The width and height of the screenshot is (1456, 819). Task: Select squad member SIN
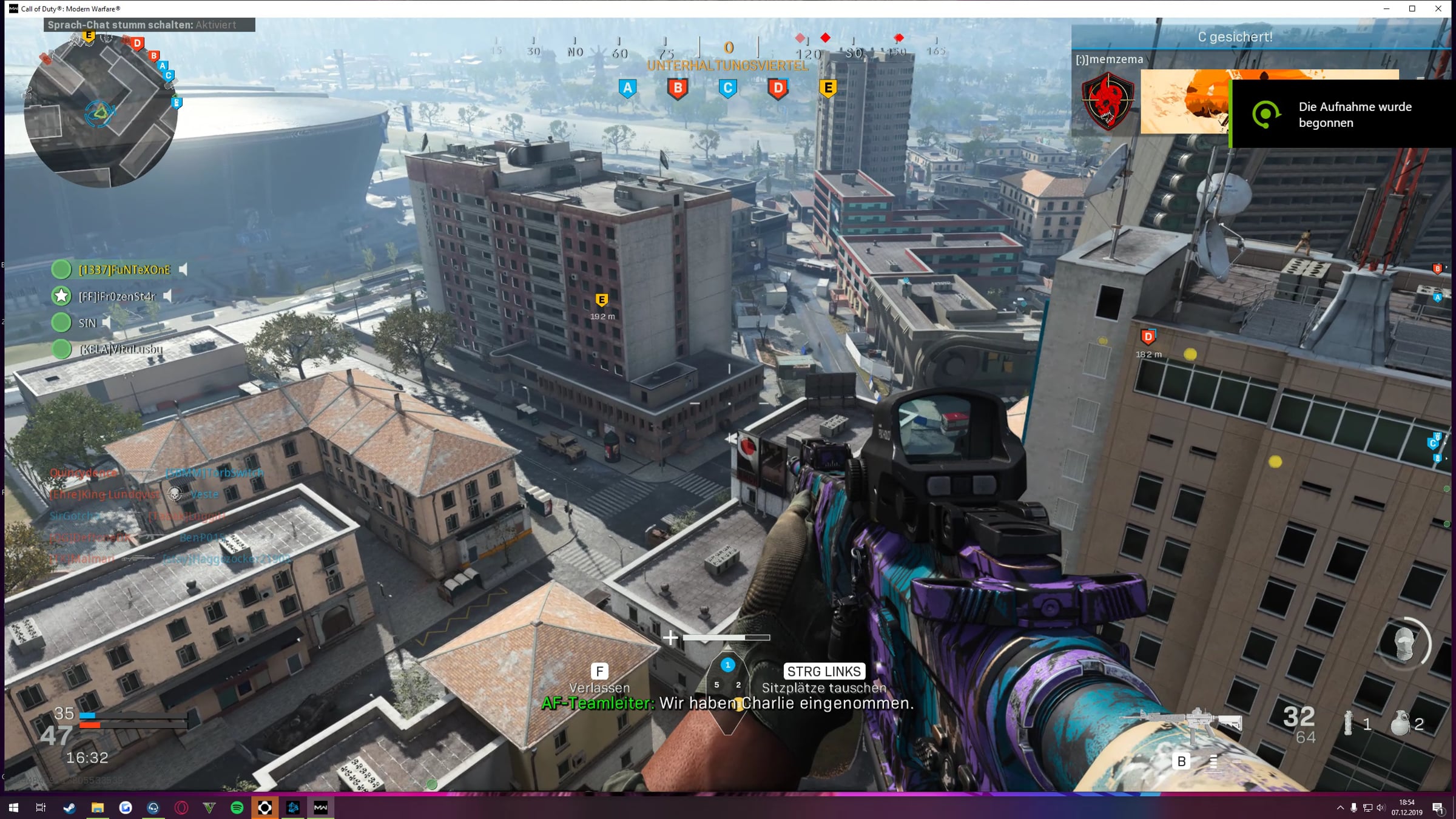87,323
